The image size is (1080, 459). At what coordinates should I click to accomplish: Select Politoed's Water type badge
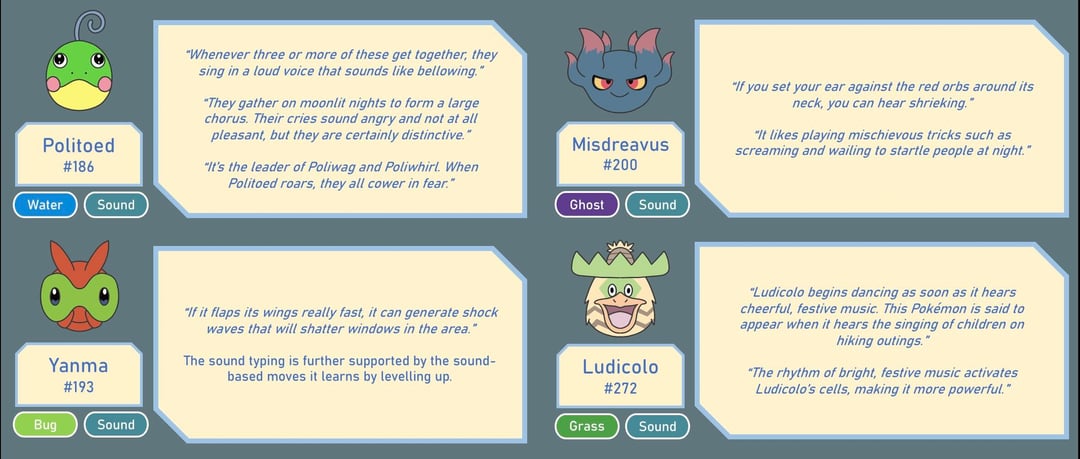coord(45,205)
